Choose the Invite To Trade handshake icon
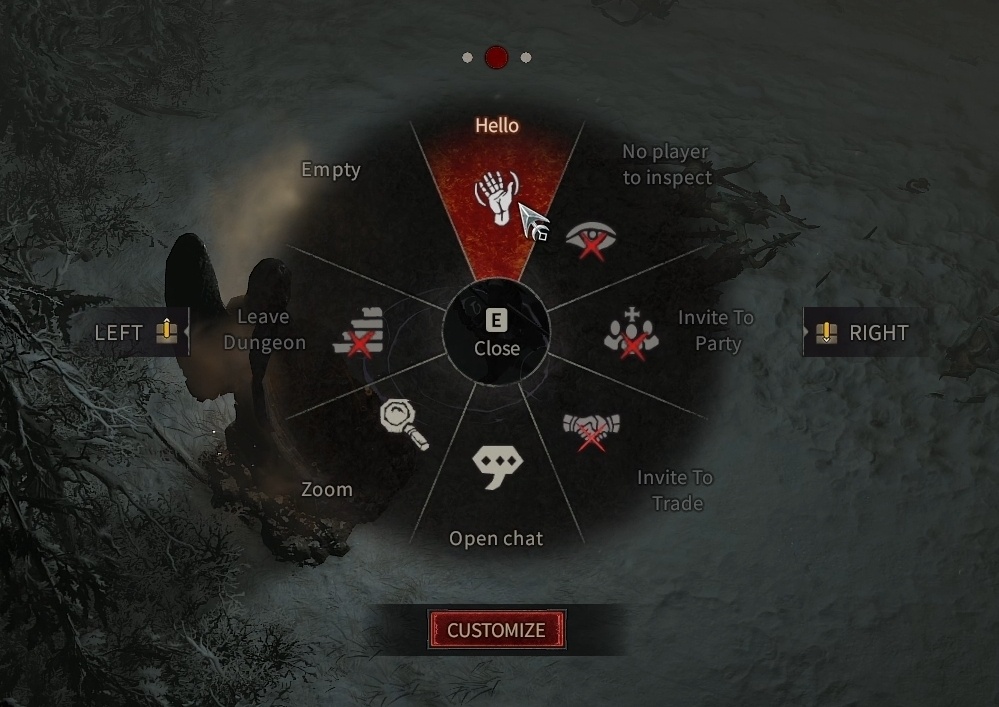 (591, 429)
